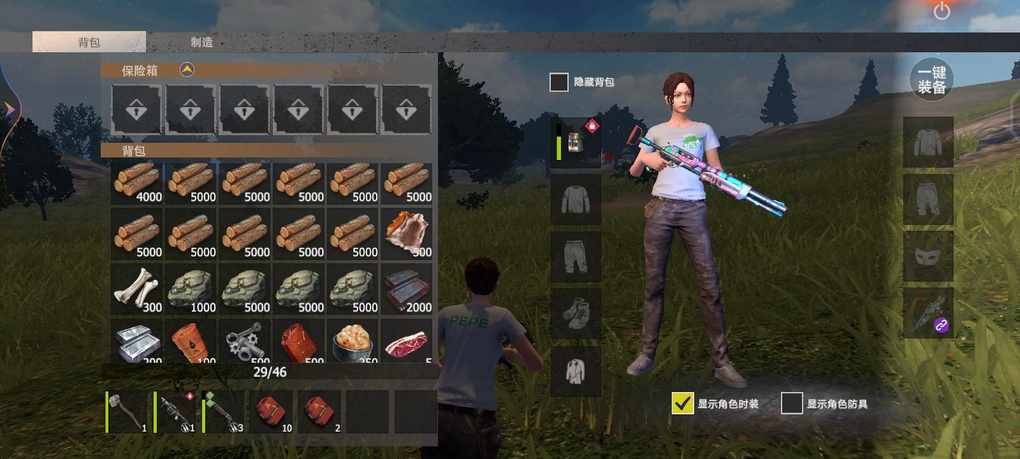
Task: Choose the stone stack of 1000
Action: (x=191, y=287)
